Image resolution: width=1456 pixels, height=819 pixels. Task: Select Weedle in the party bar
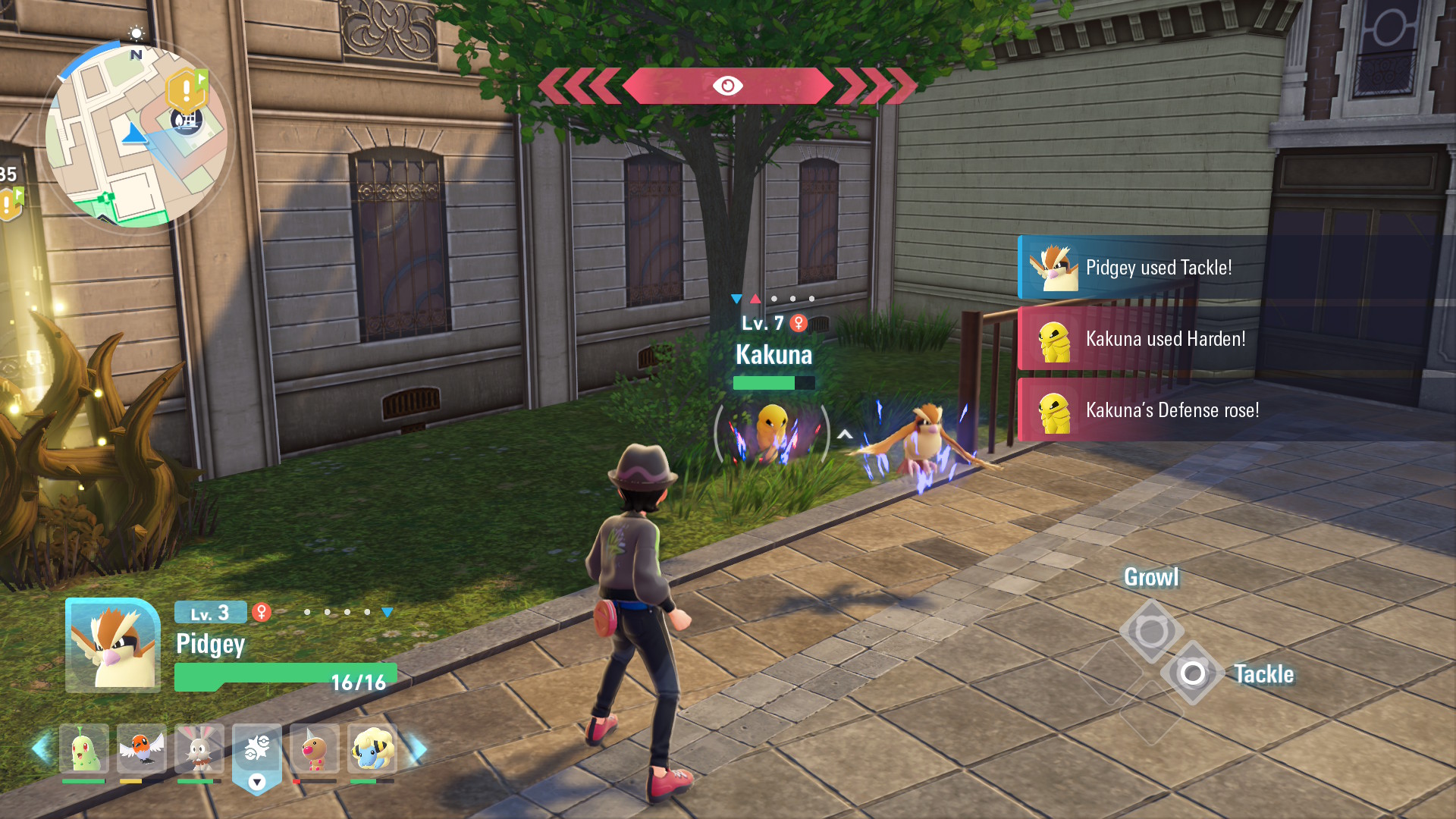pos(314,749)
